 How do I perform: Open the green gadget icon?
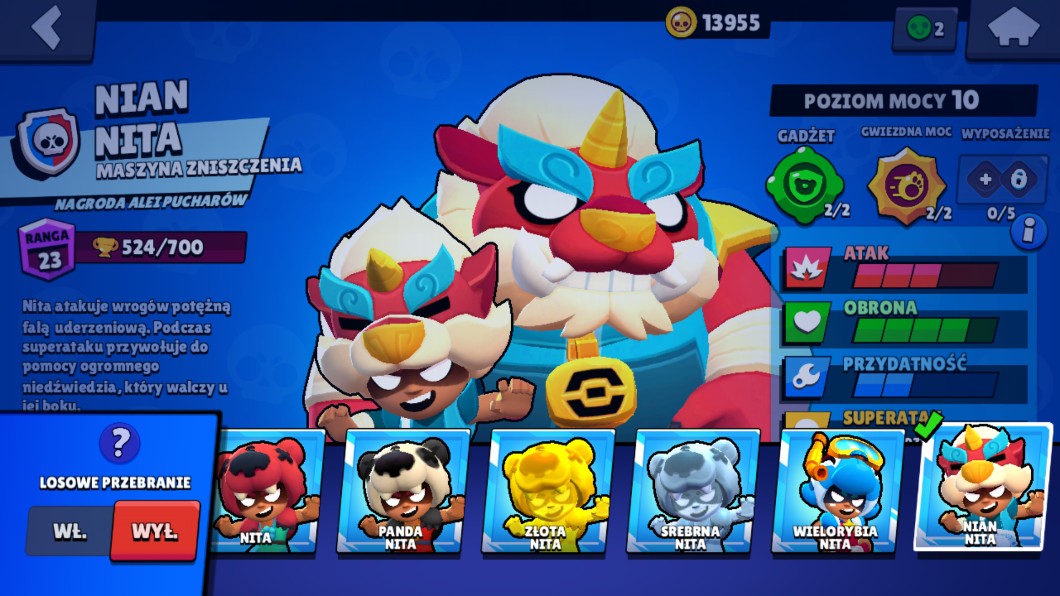[805, 183]
